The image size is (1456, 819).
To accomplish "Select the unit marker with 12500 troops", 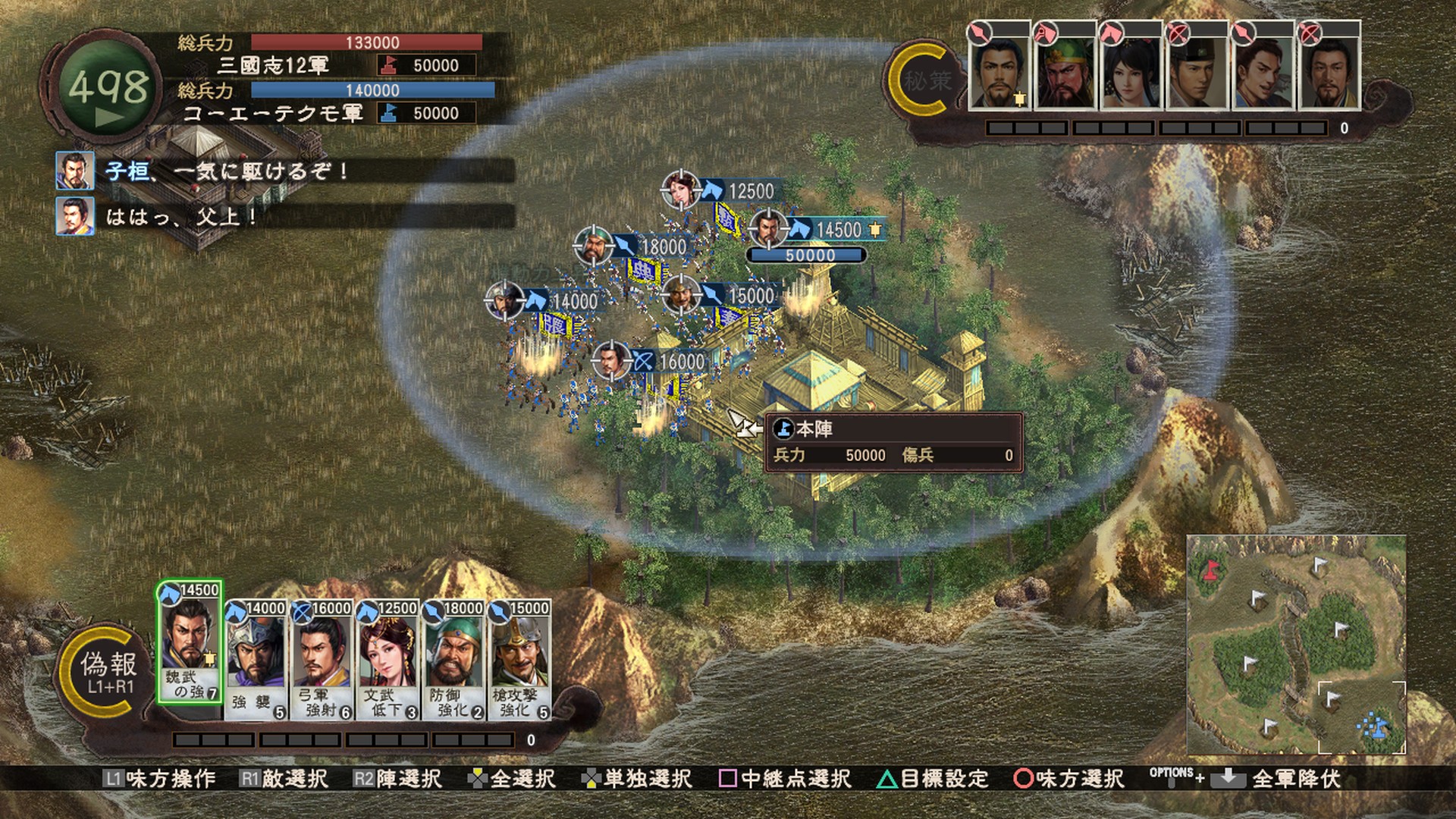I will tap(680, 190).
